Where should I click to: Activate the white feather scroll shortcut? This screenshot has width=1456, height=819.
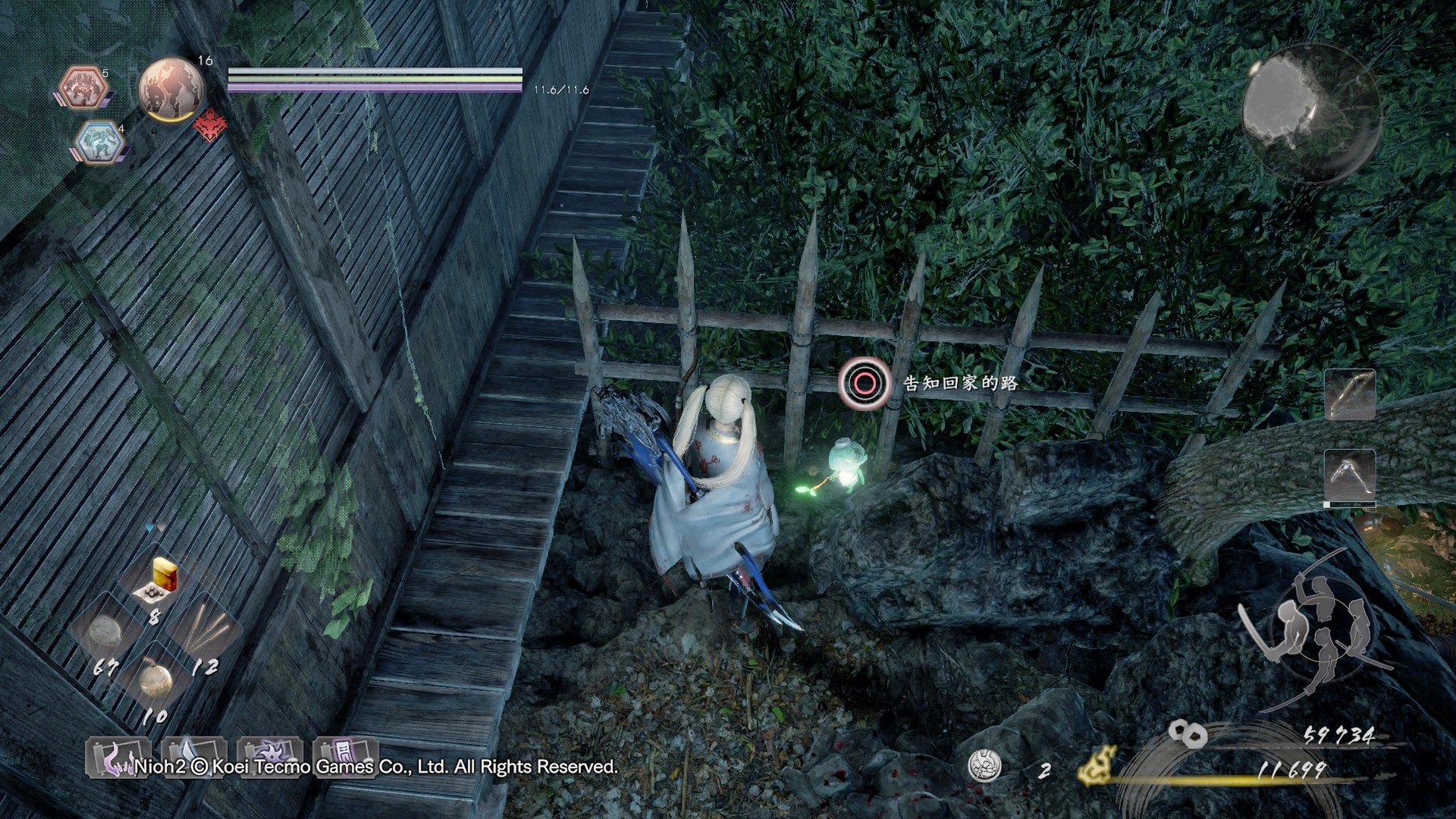coord(193,758)
